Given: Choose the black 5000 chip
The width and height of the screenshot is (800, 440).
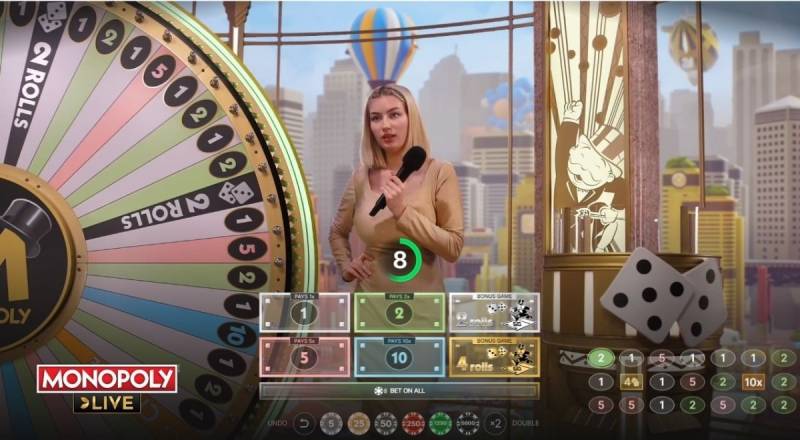Looking at the screenshot, I should [x=466, y=424].
